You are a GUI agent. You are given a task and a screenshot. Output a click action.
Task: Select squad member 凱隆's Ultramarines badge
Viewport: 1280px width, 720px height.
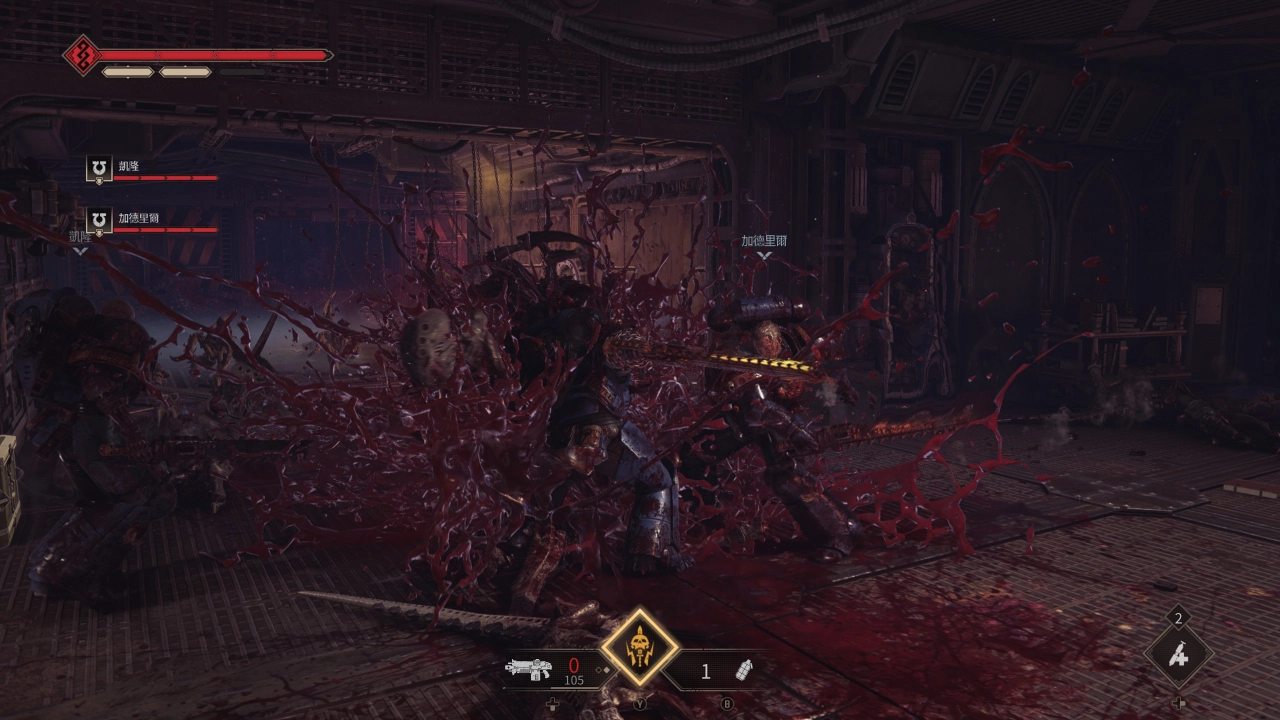99,169
